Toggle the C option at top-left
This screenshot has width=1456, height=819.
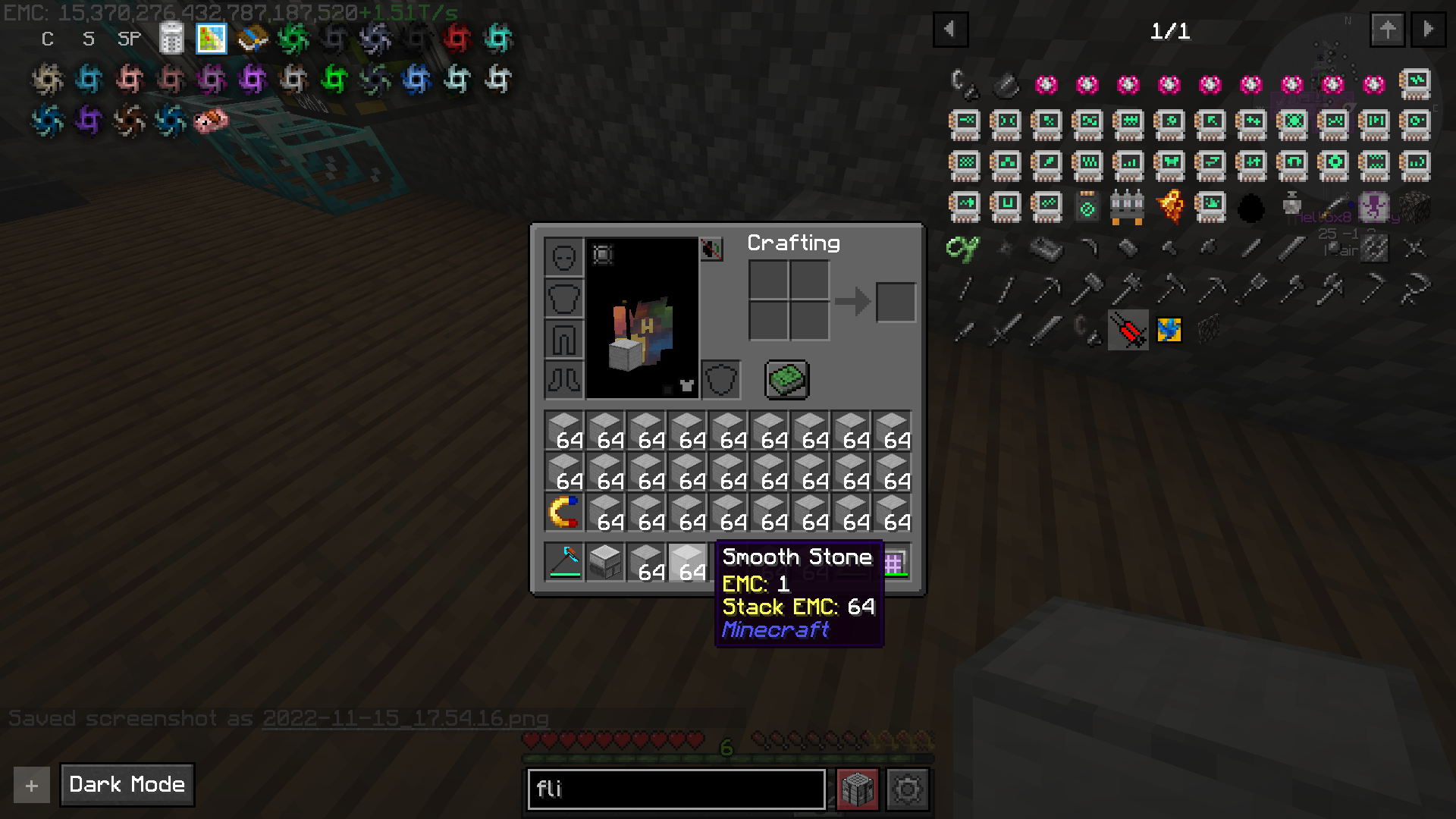tap(47, 39)
